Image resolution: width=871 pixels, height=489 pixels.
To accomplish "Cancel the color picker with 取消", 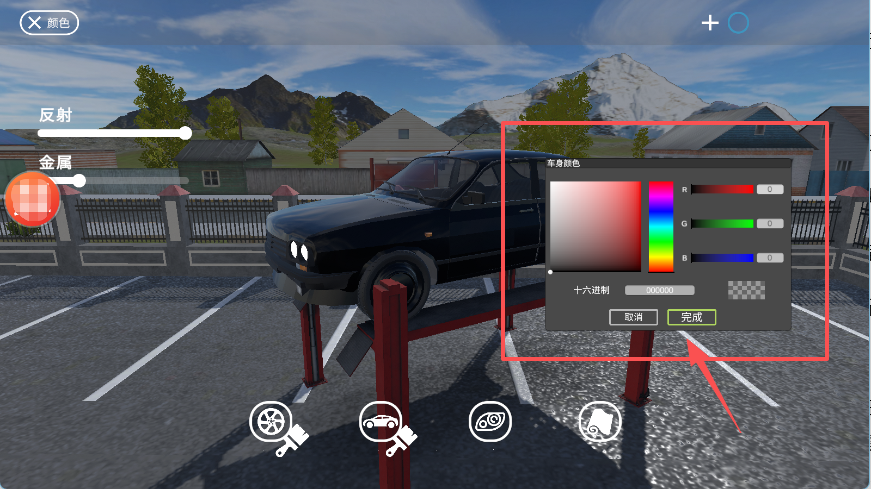I will (633, 317).
